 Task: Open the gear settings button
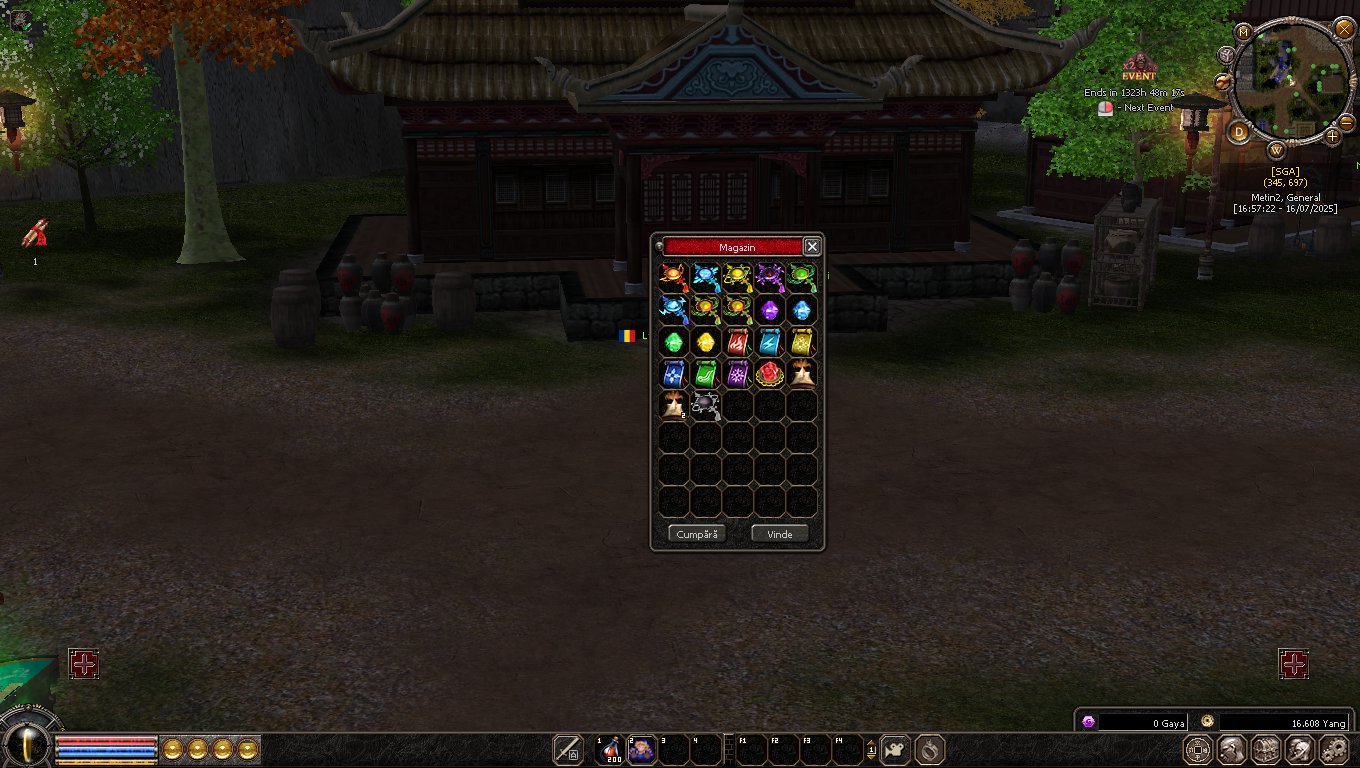pyautogui.click(x=1334, y=749)
